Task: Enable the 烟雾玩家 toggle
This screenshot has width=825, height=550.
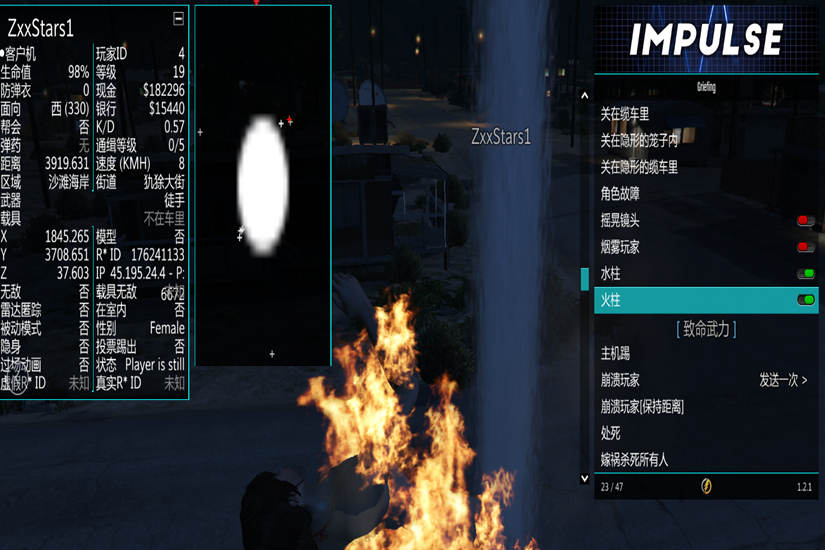Action: click(x=804, y=247)
